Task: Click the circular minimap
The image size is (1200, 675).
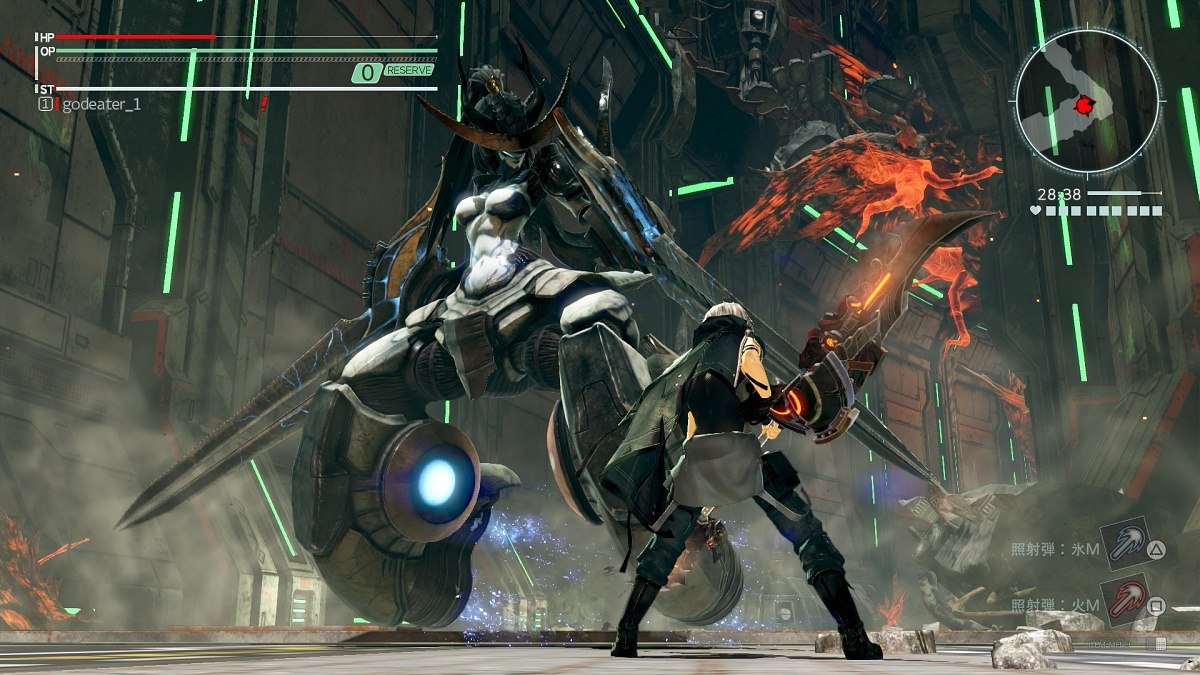Action: pos(1087,102)
